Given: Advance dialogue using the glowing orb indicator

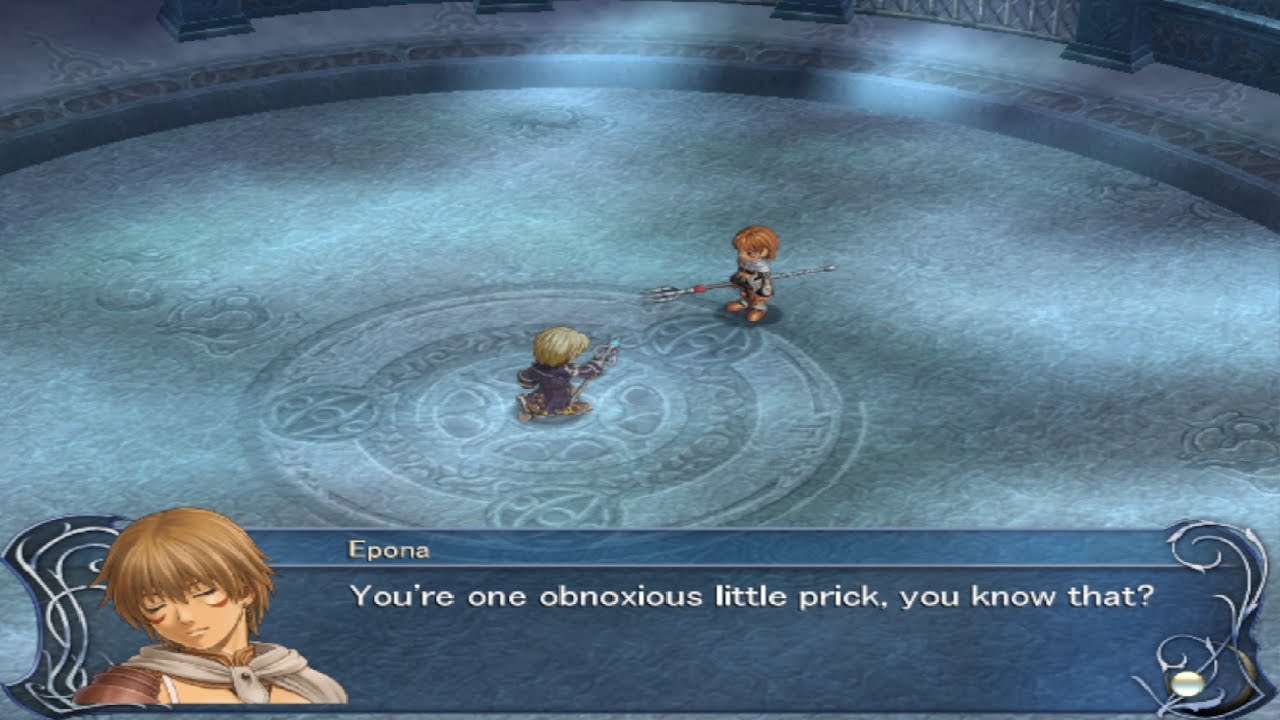Looking at the screenshot, I should [1187, 683].
